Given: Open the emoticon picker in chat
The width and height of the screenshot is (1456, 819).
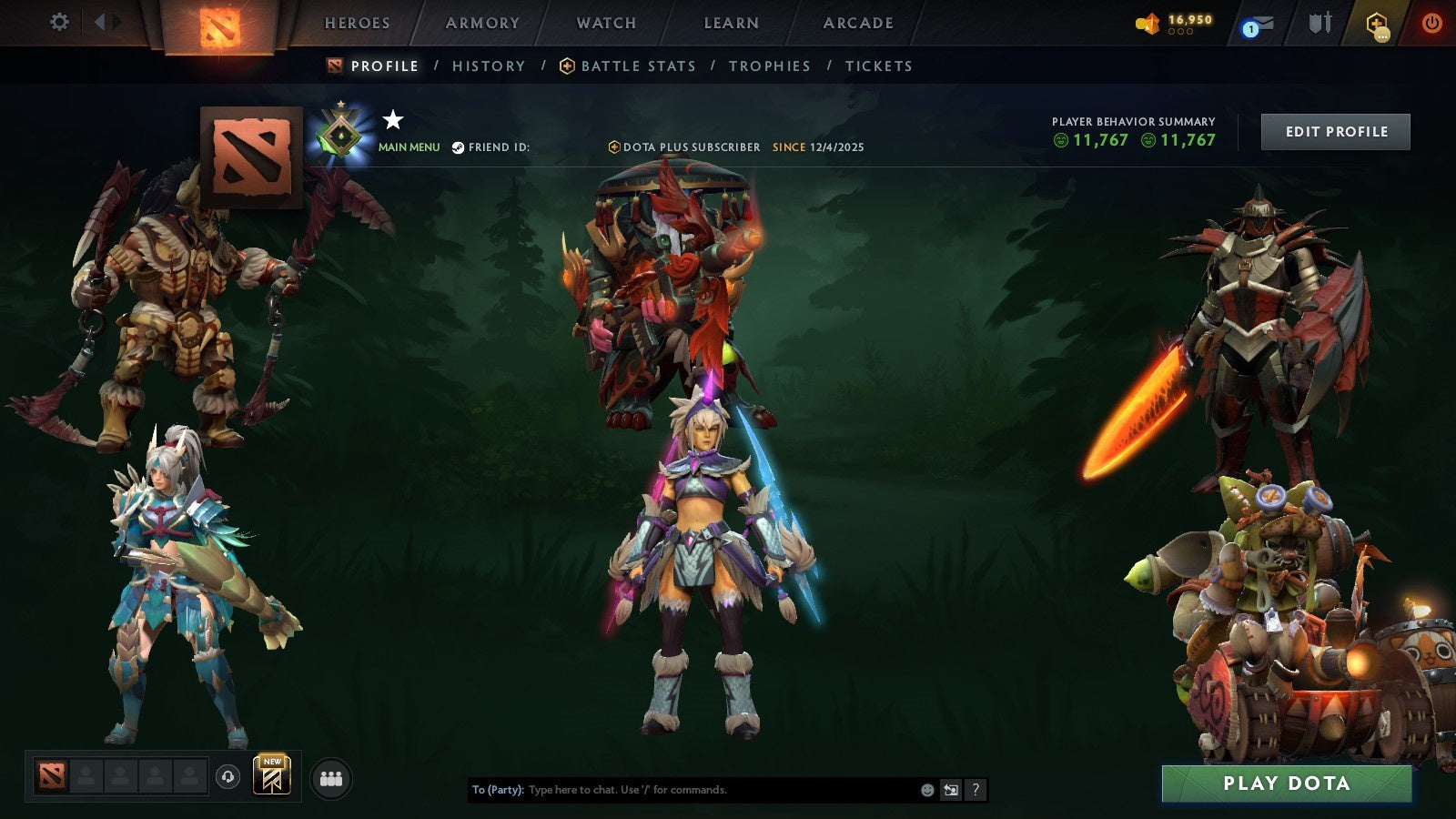Looking at the screenshot, I should coord(927,789).
